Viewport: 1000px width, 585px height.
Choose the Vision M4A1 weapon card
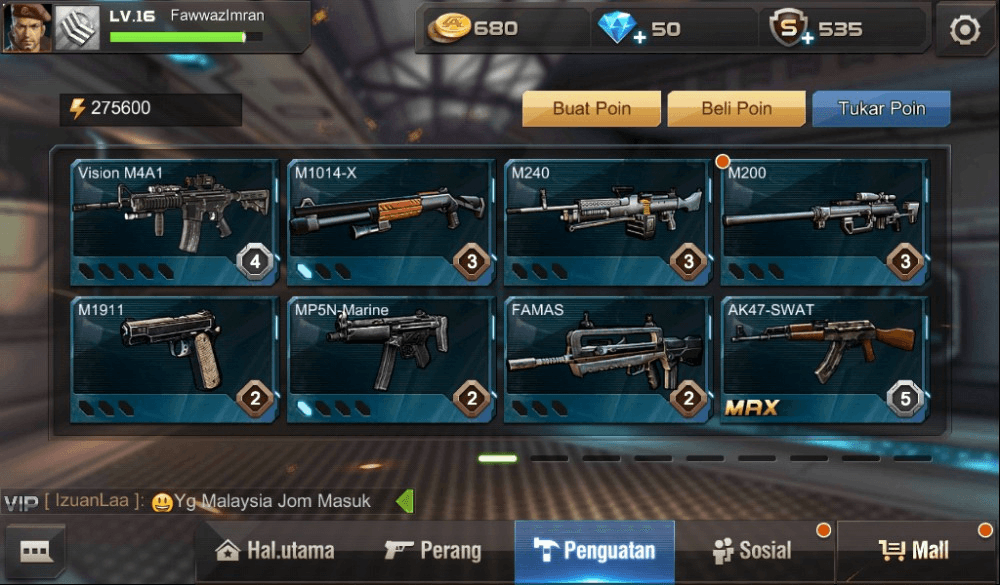(x=175, y=222)
